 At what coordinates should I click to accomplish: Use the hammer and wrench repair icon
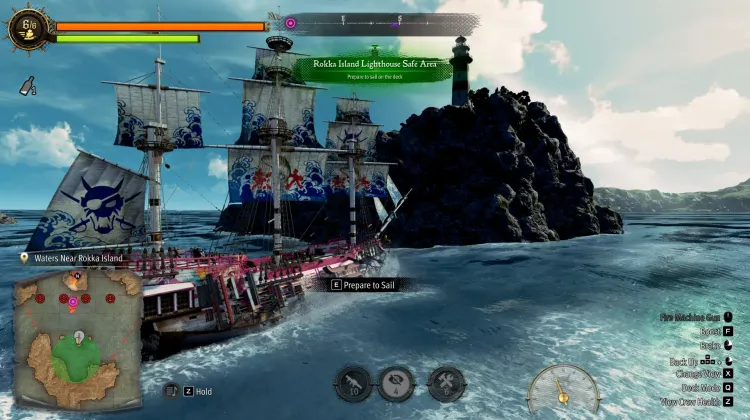[445, 383]
